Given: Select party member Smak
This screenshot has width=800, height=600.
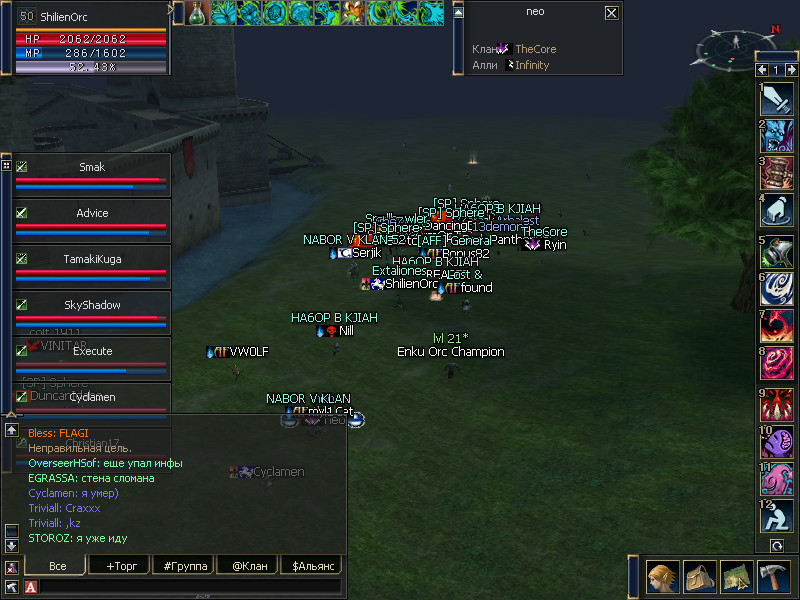Looking at the screenshot, I should coord(91,168).
